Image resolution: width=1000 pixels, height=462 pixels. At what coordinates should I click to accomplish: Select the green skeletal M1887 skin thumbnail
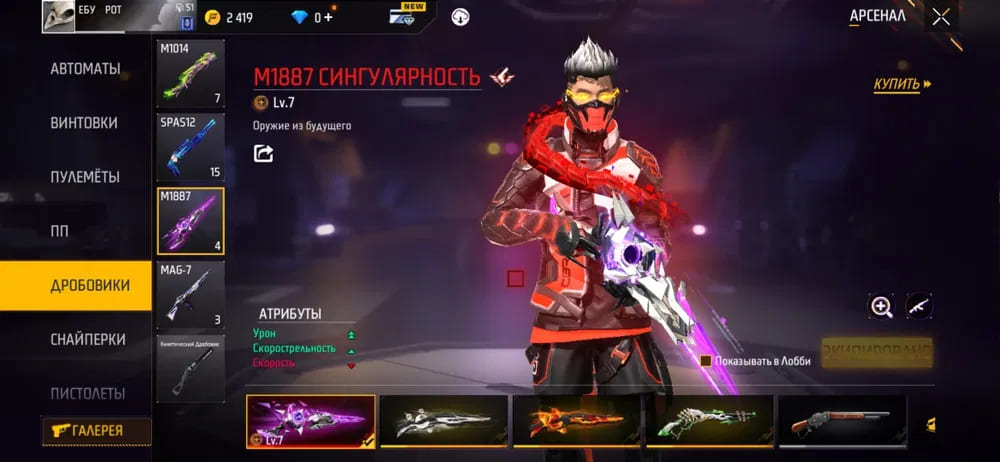pyautogui.click(x=709, y=420)
